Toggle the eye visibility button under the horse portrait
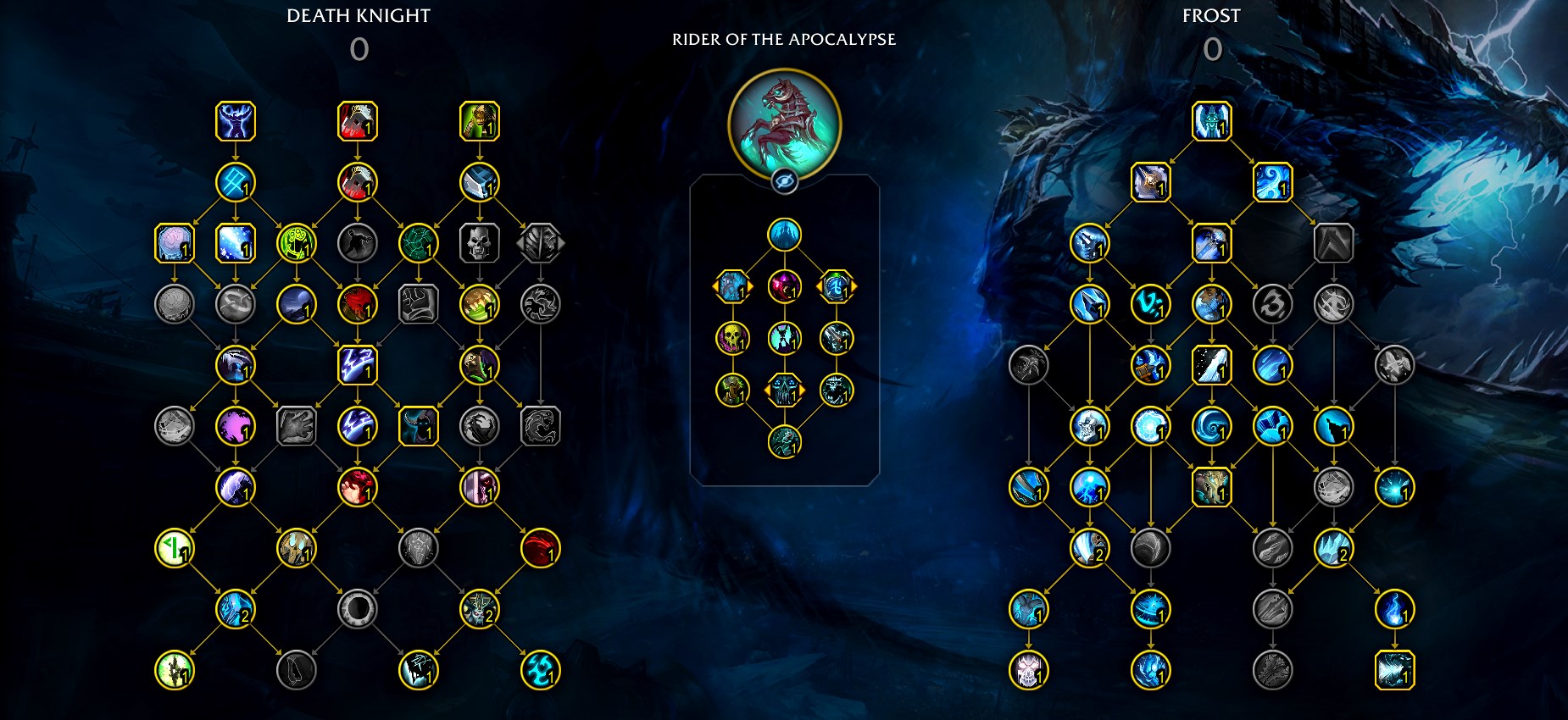This screenshot has height=720, width=1568. tap(784, 180)
